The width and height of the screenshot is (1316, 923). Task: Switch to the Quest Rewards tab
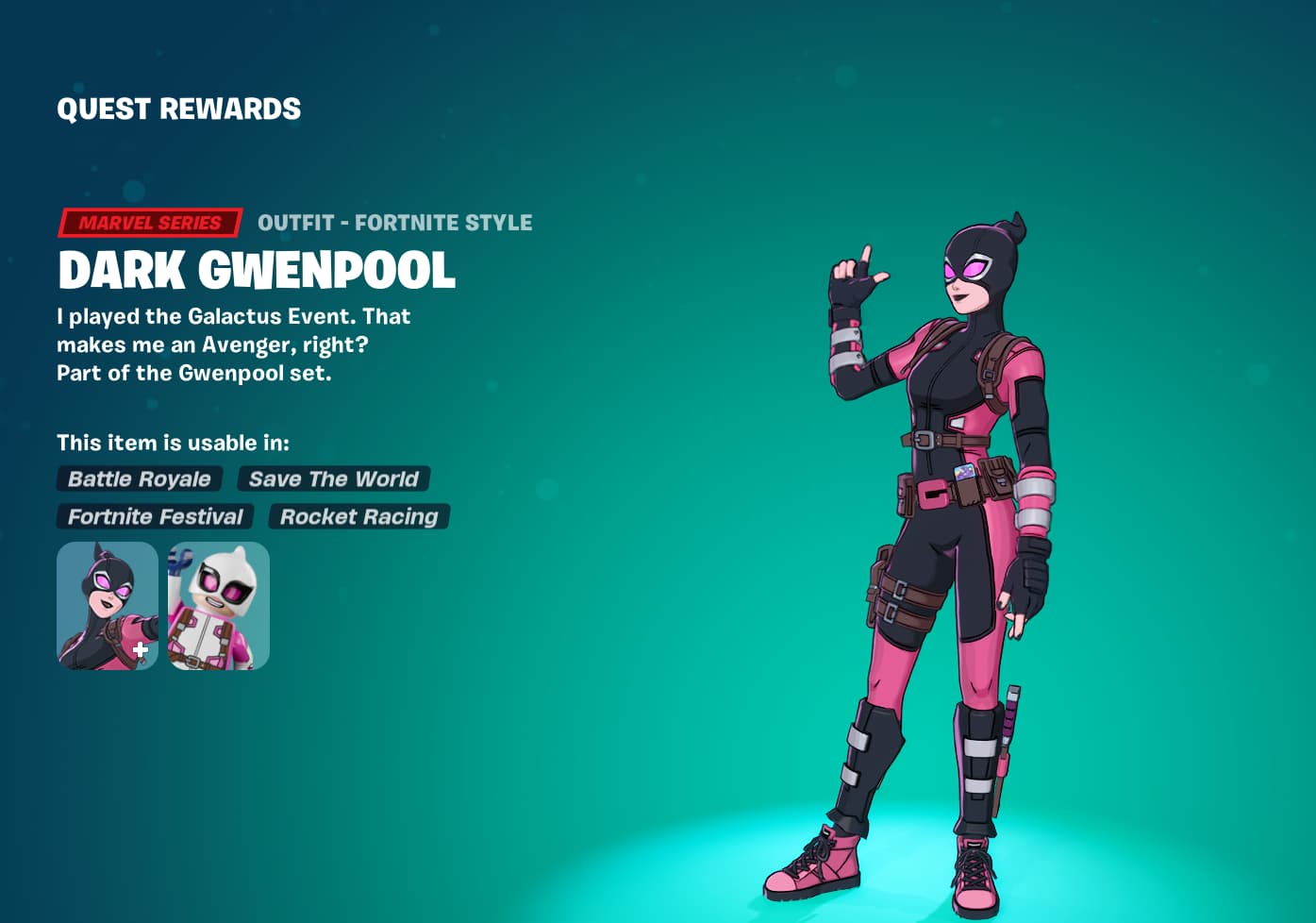[178, 108]
